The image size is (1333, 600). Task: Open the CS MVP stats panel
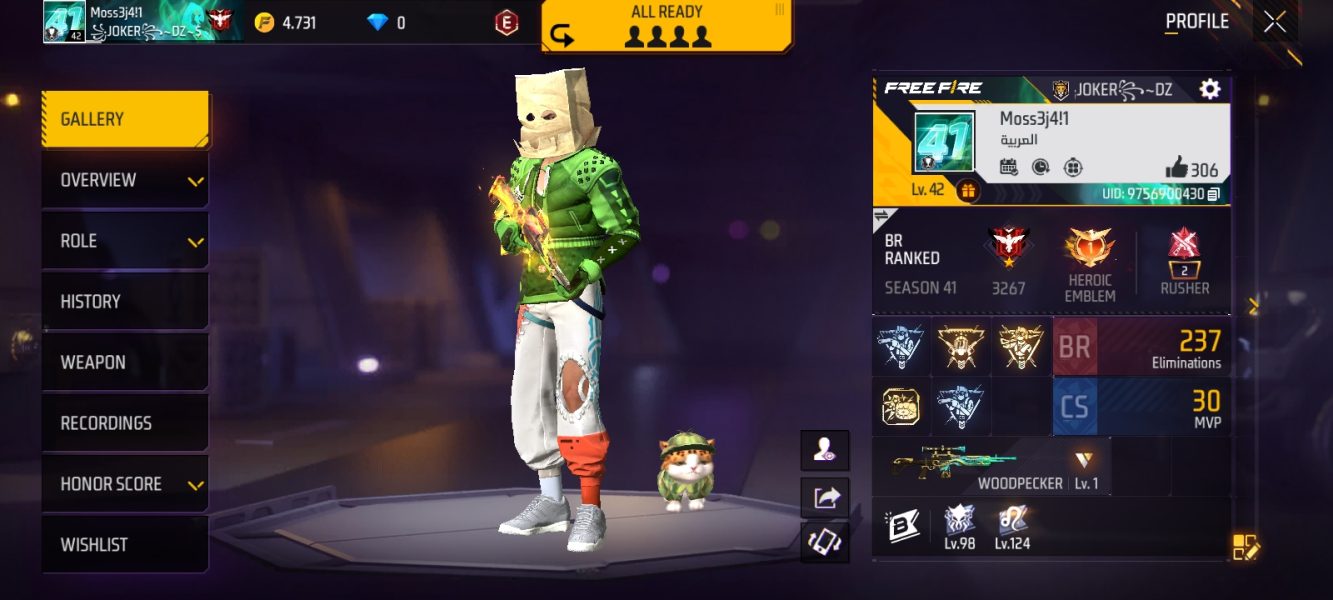1140,406
